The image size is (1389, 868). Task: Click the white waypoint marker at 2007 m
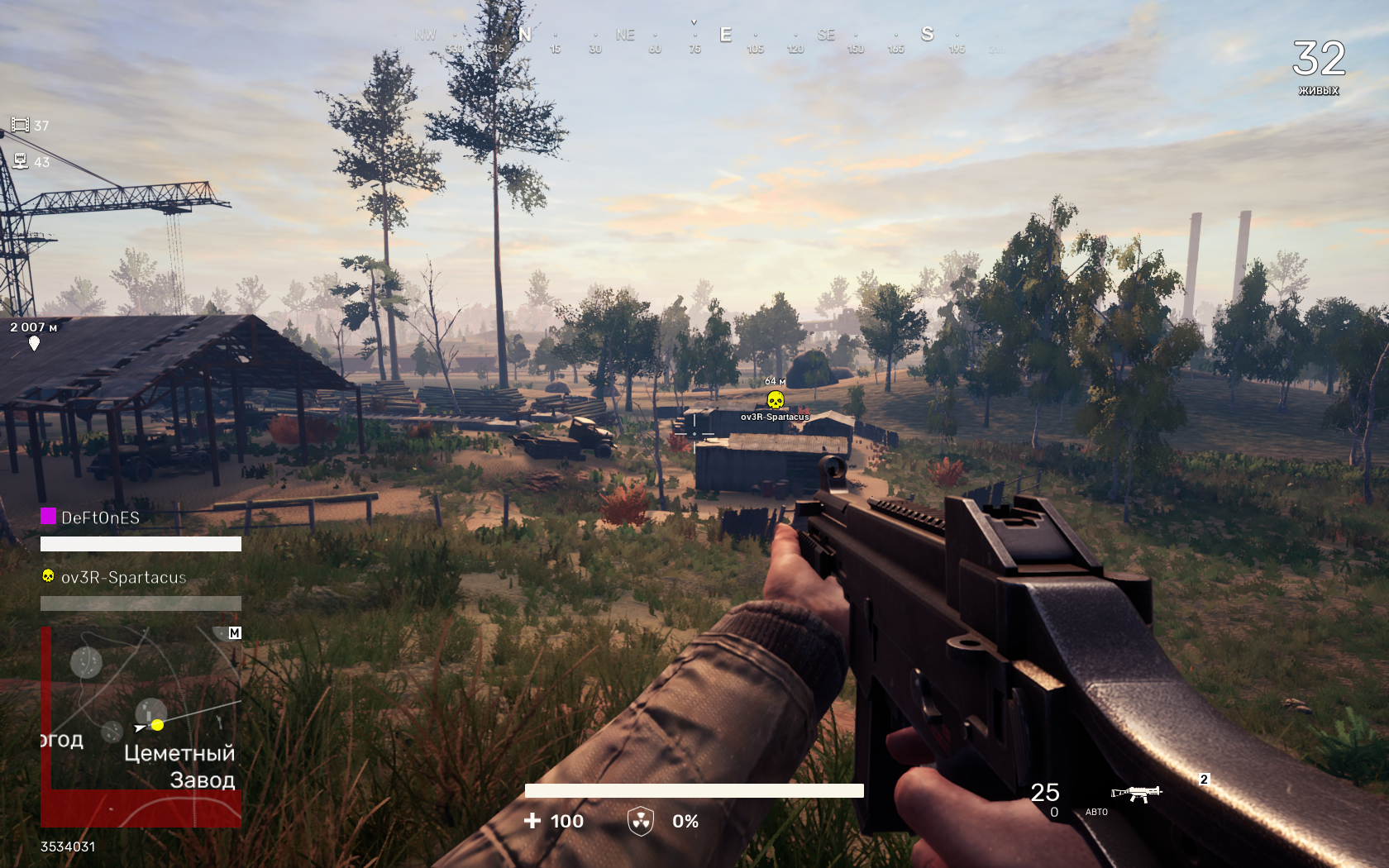(34, 343)
